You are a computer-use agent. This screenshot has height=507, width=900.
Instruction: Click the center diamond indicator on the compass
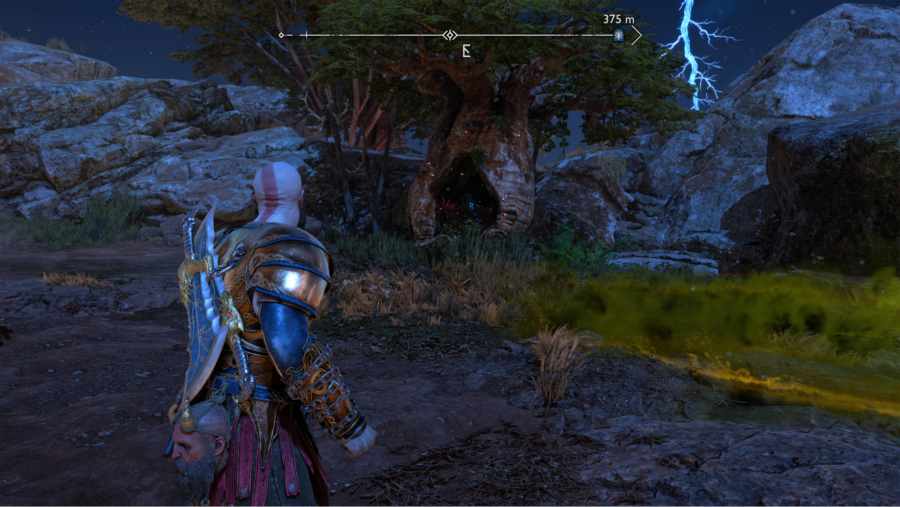tap(451, 35)
